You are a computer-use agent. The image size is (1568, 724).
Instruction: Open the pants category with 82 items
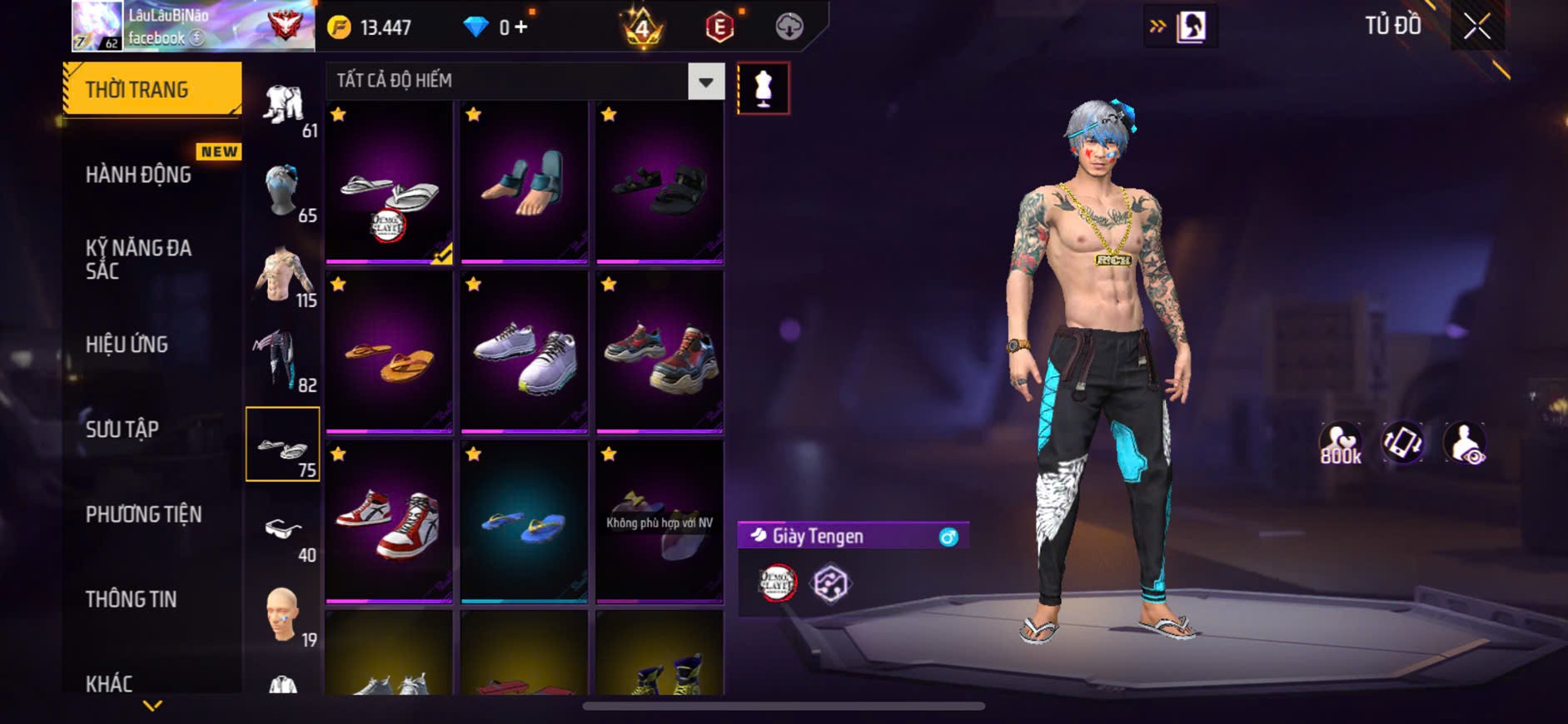tap(283, 360)
